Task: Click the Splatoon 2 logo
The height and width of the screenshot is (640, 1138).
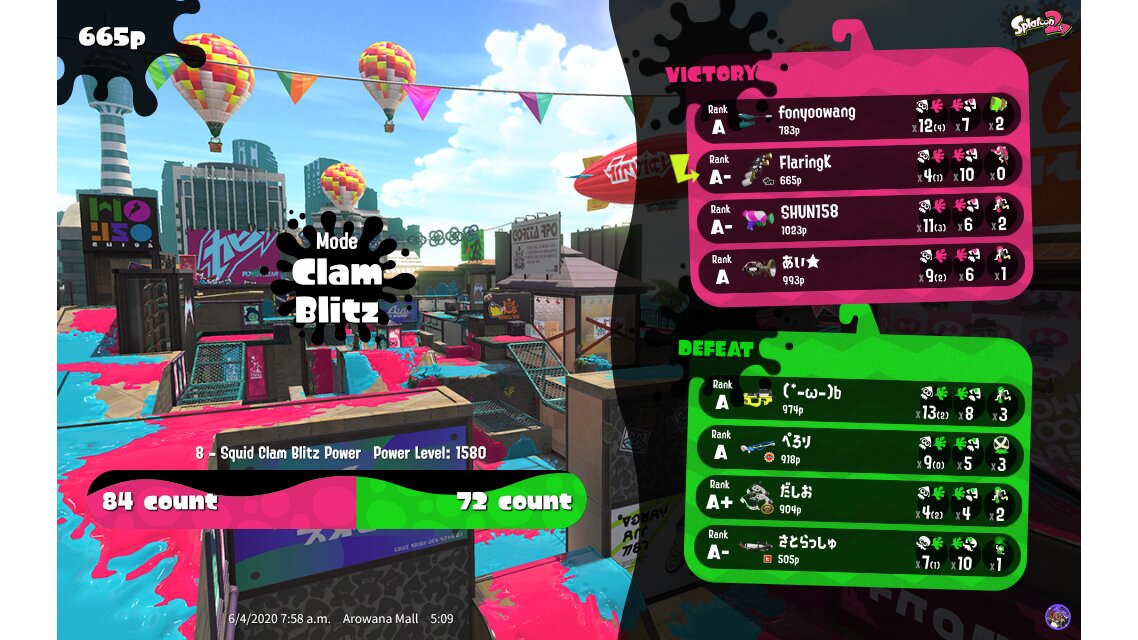Action: (x=1041, y=24)
